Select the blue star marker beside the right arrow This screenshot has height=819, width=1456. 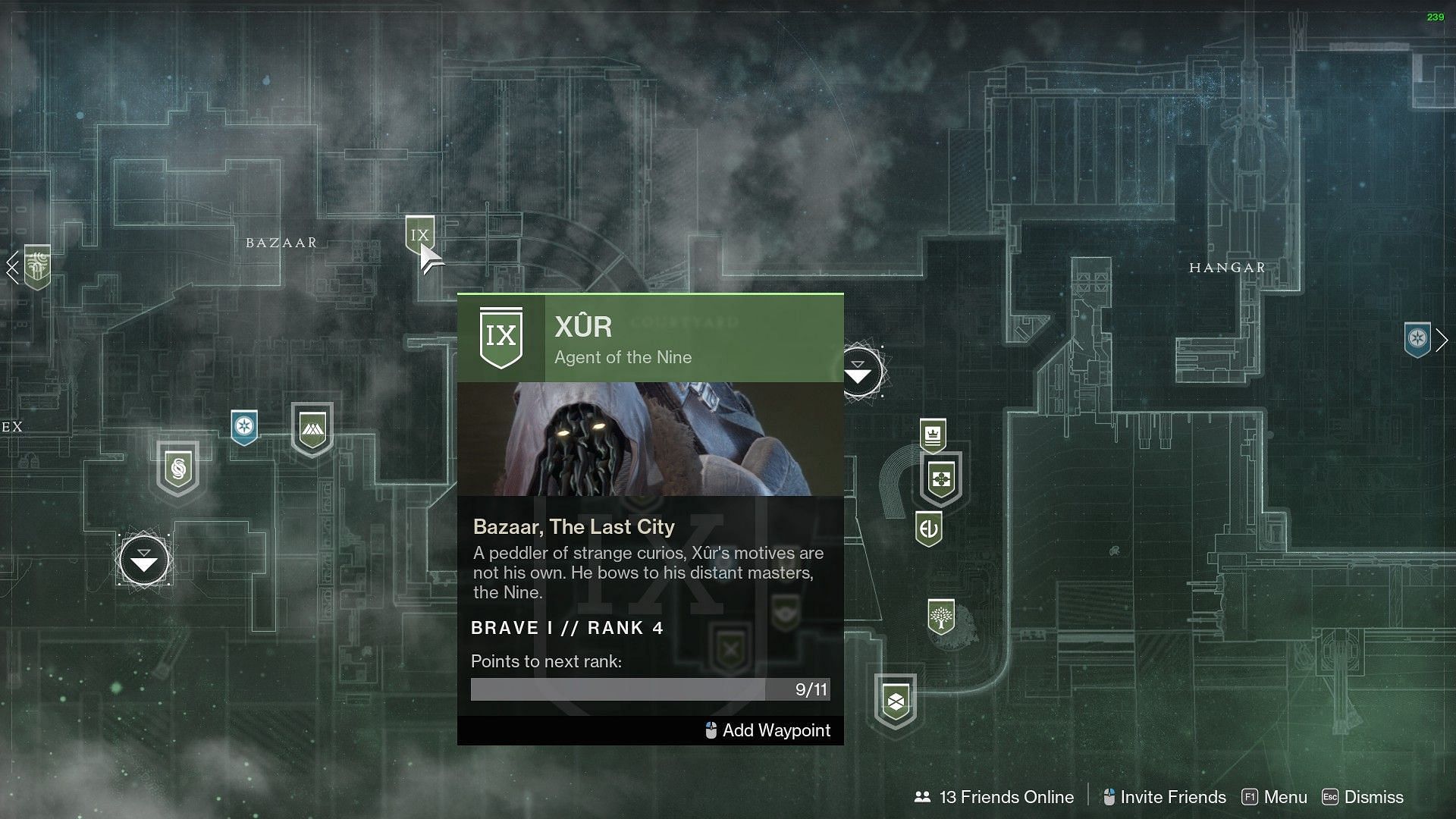tap(1417, 339)
